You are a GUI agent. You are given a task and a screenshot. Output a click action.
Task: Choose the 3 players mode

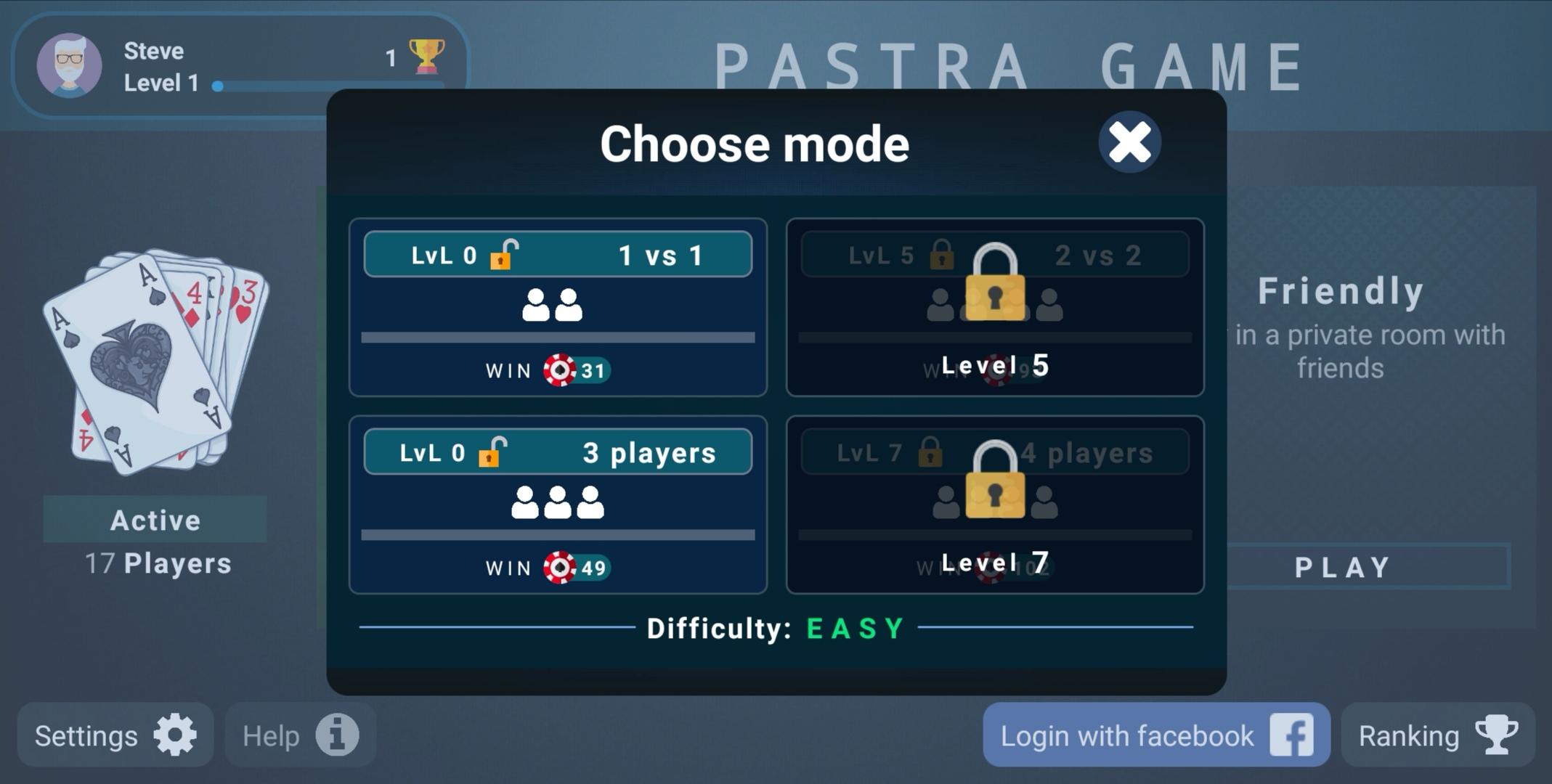tap(558, 505)
